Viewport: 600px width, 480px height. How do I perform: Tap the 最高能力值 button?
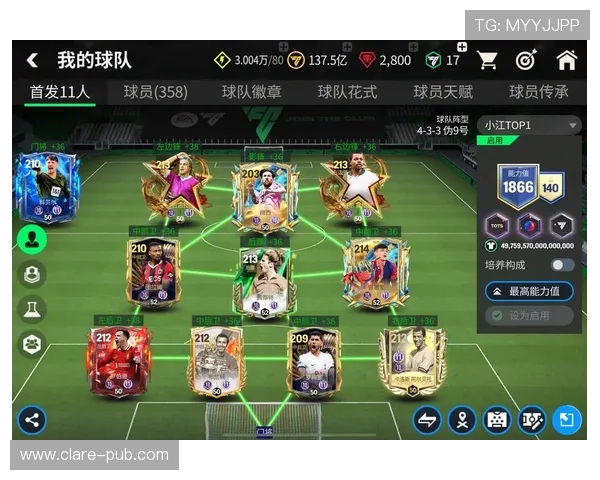[530, 291]
